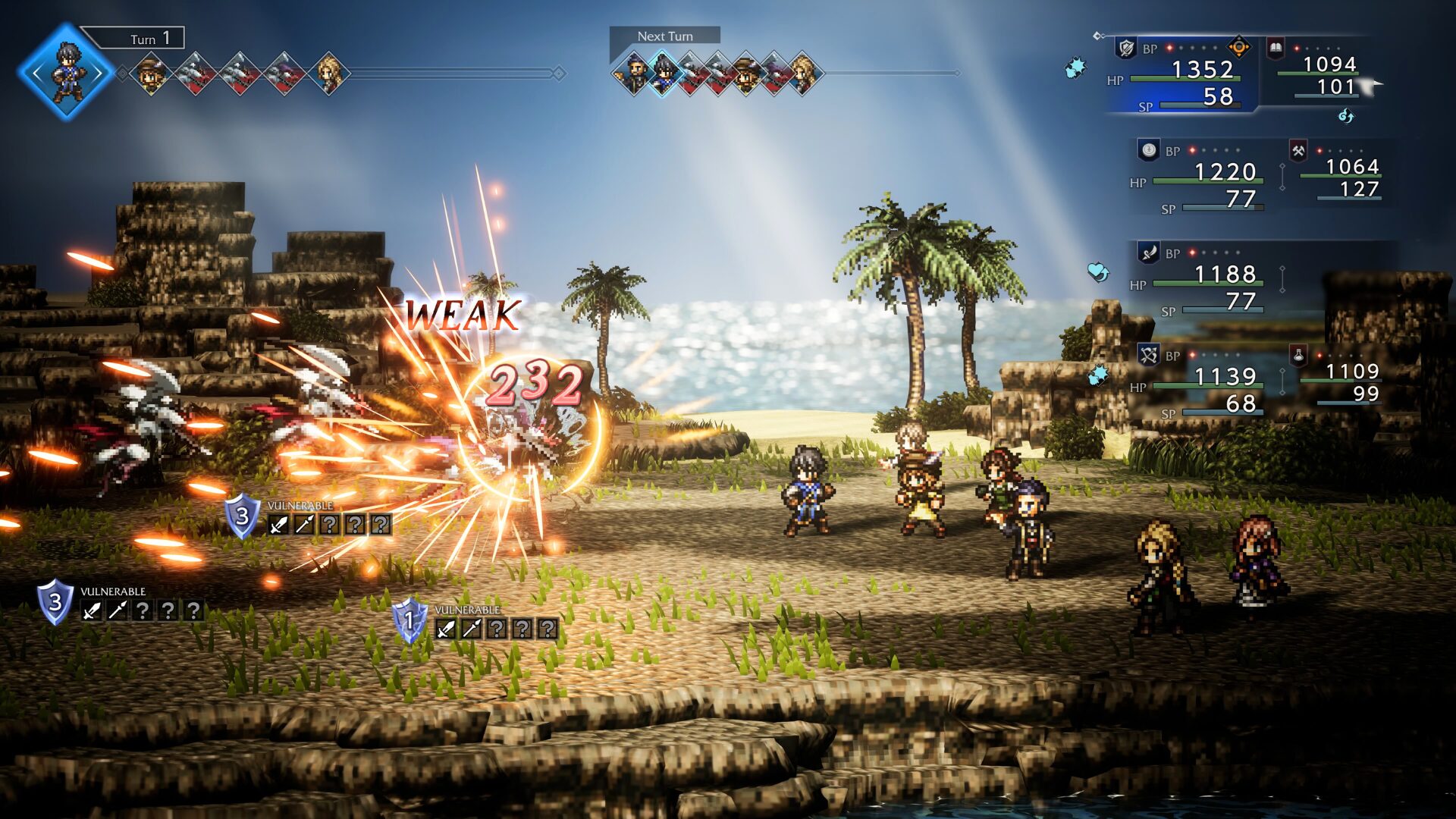
Task: Click the heart status icon beside the 1188 HP panel
Action: pos(1097,271)
